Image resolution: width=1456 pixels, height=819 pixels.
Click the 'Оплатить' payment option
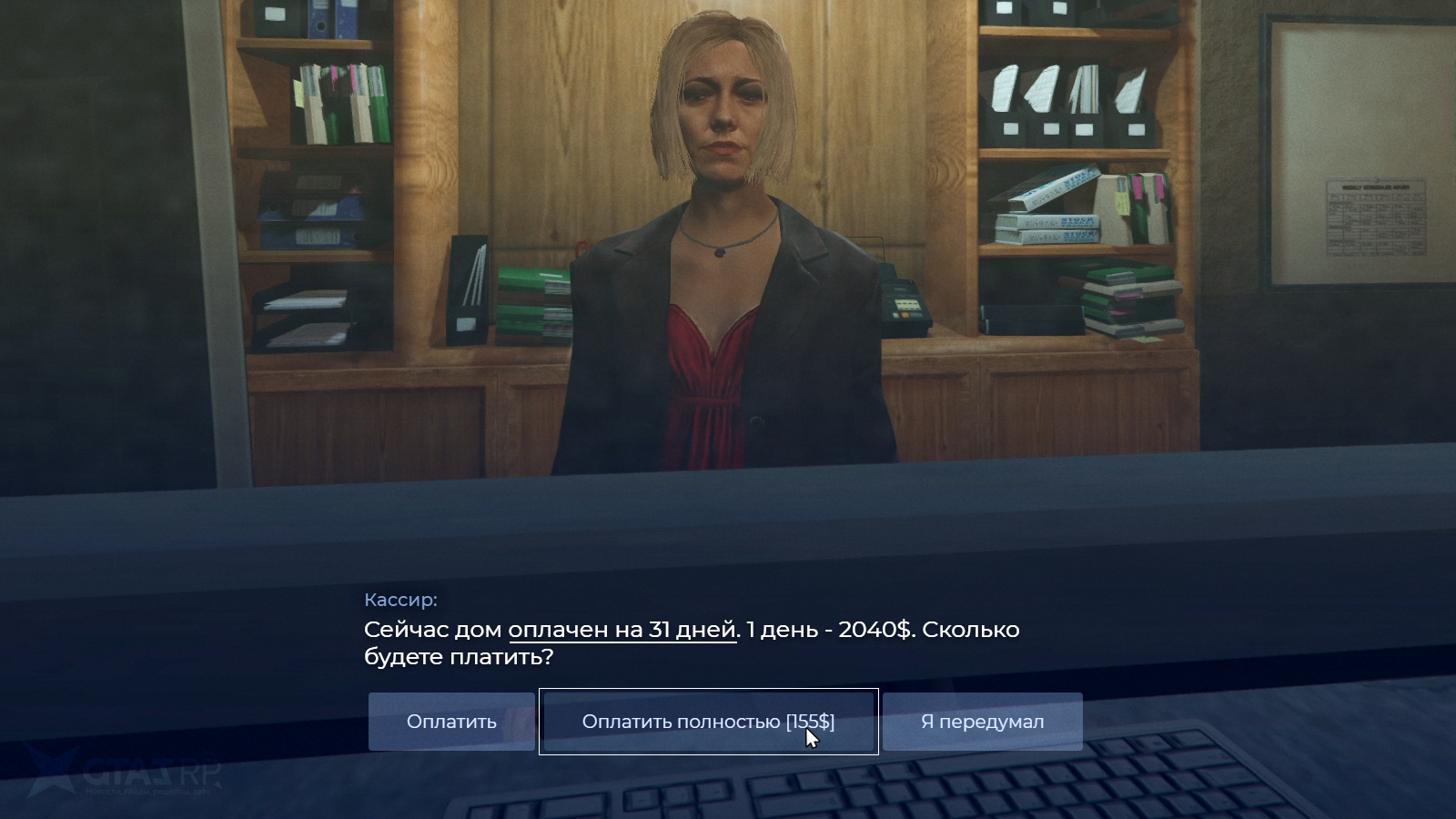coord(450,722)
